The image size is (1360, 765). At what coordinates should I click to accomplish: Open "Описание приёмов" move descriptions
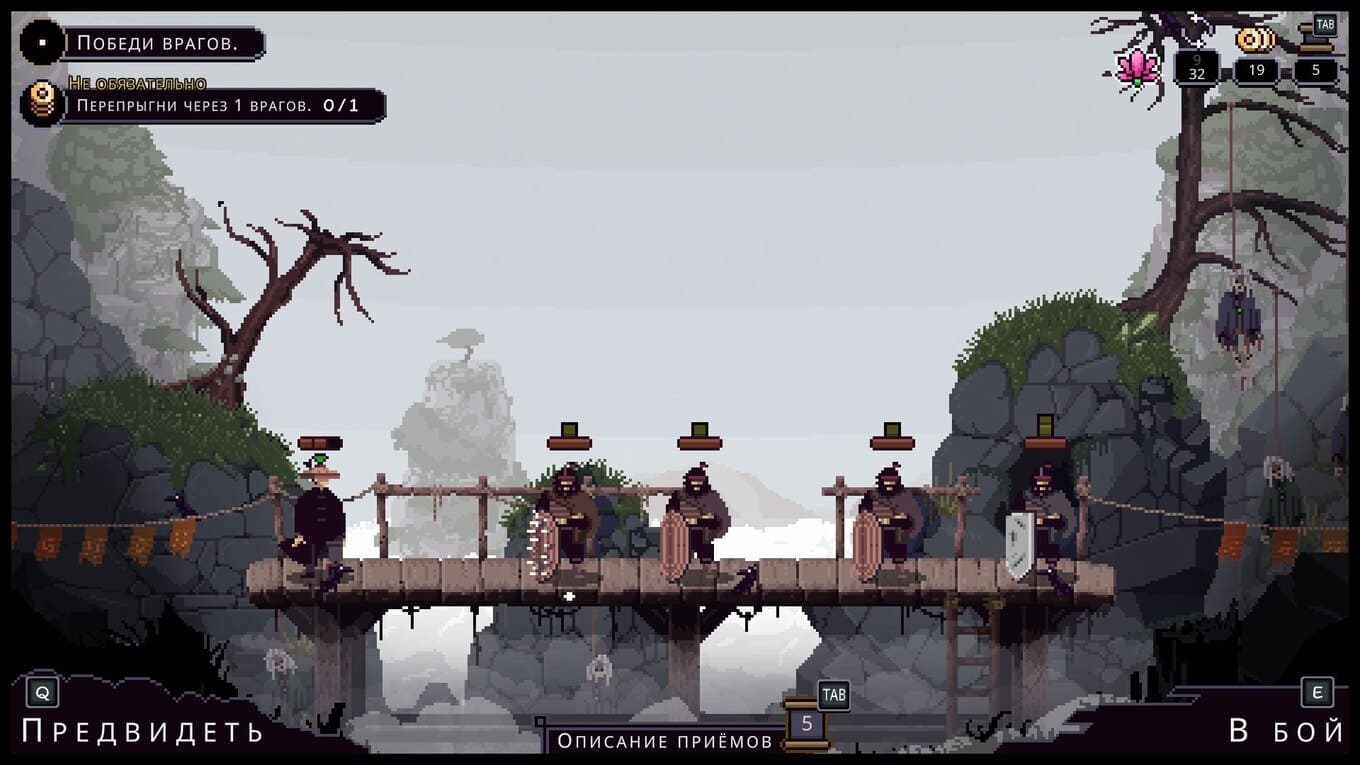click(665, 741)
